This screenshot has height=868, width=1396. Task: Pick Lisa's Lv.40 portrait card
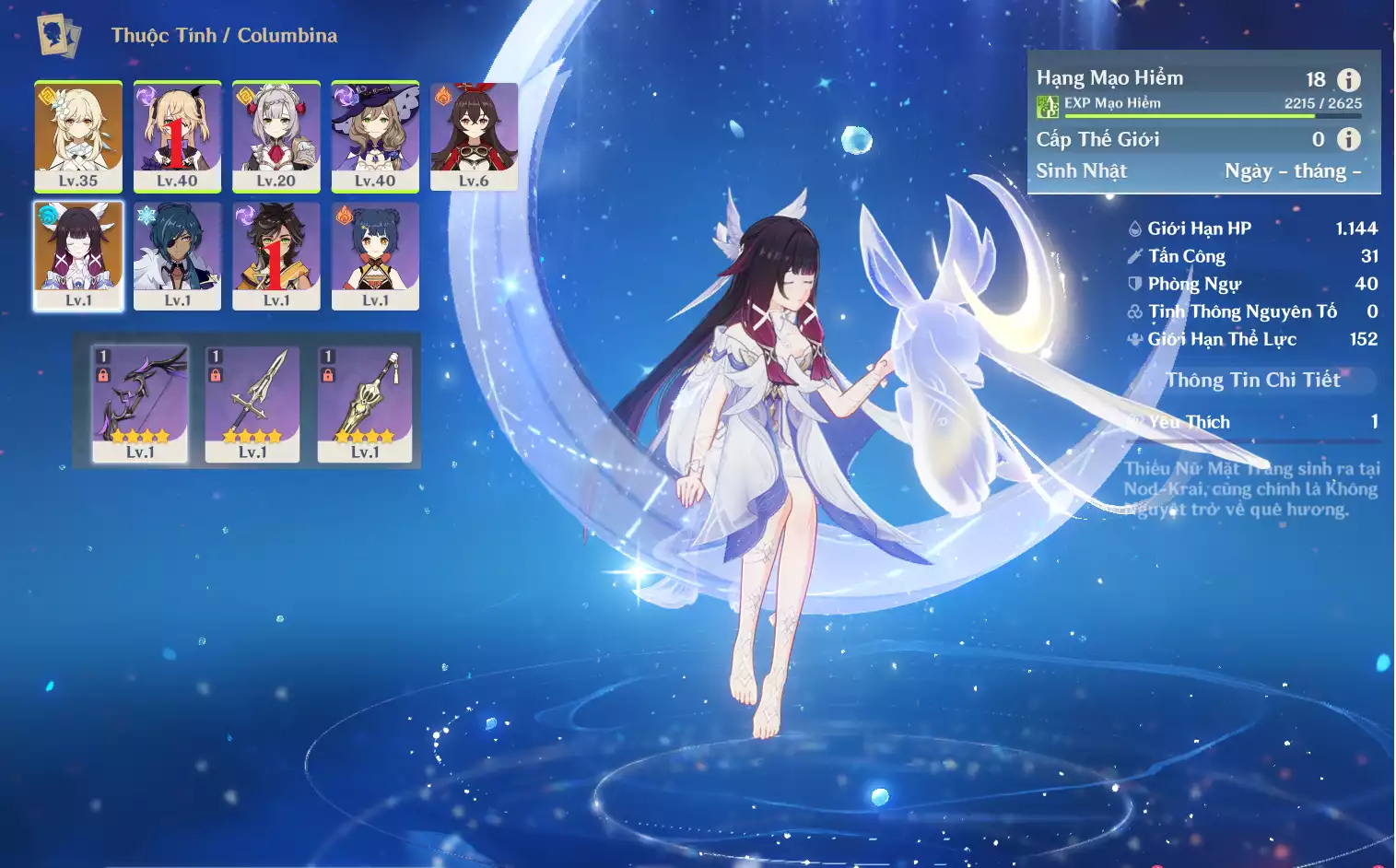coord(375,135)
